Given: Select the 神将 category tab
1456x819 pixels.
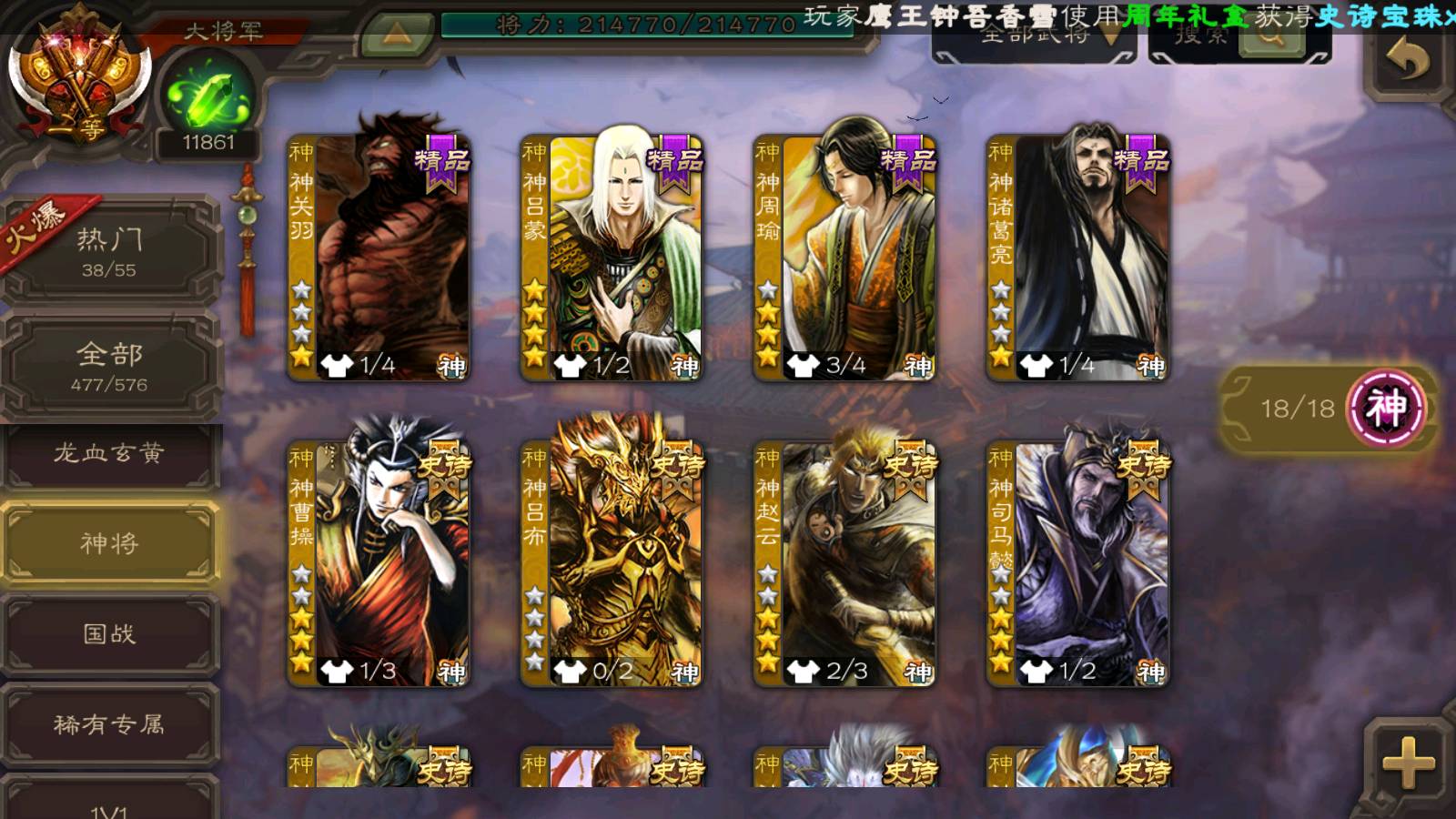Looking at the screenshot, I should 109,543.
